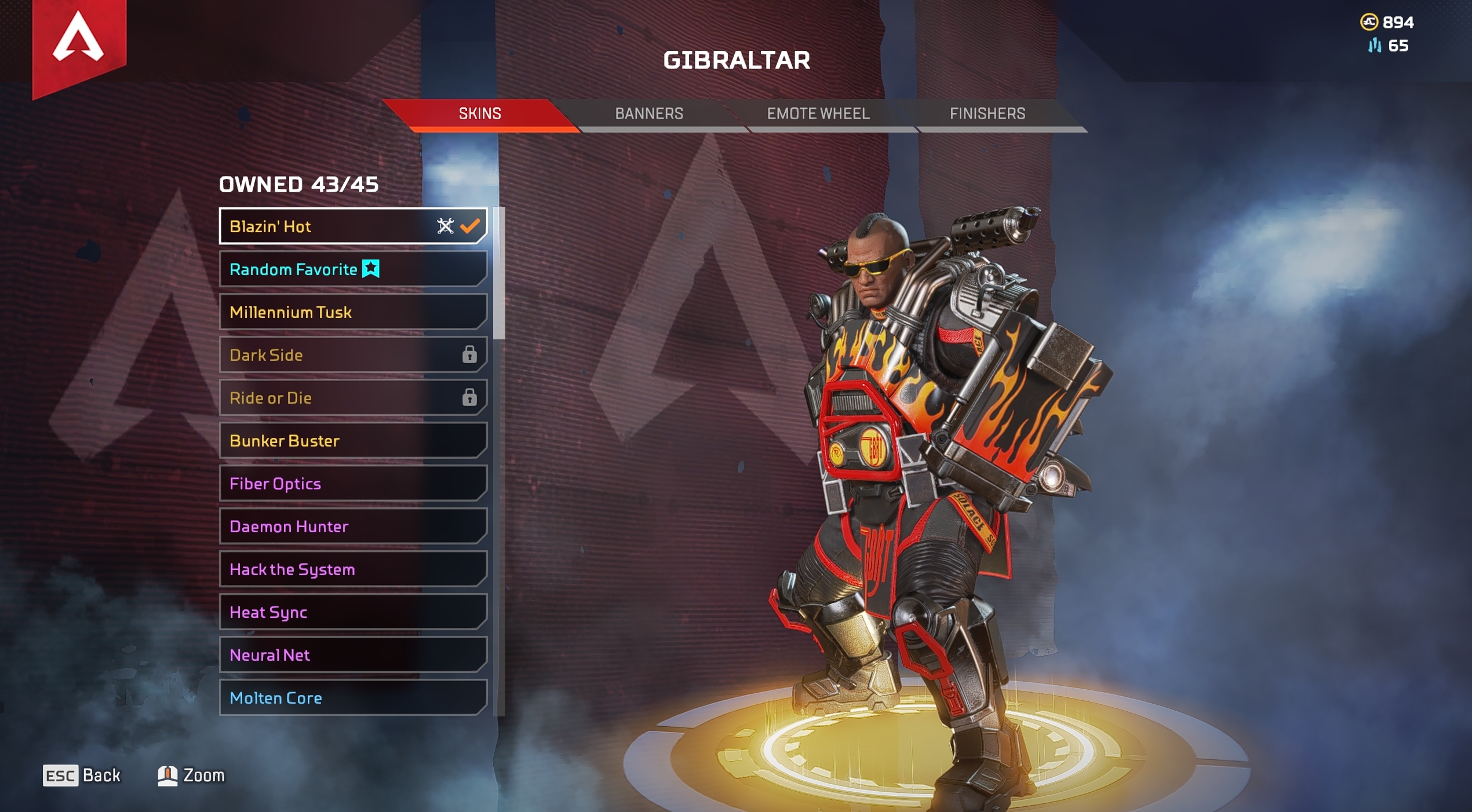This screenshot has height=812, width=1472.
Task: Preview the locked Dark Side skin
Action: pyautogui.click(x=352, y=354)
